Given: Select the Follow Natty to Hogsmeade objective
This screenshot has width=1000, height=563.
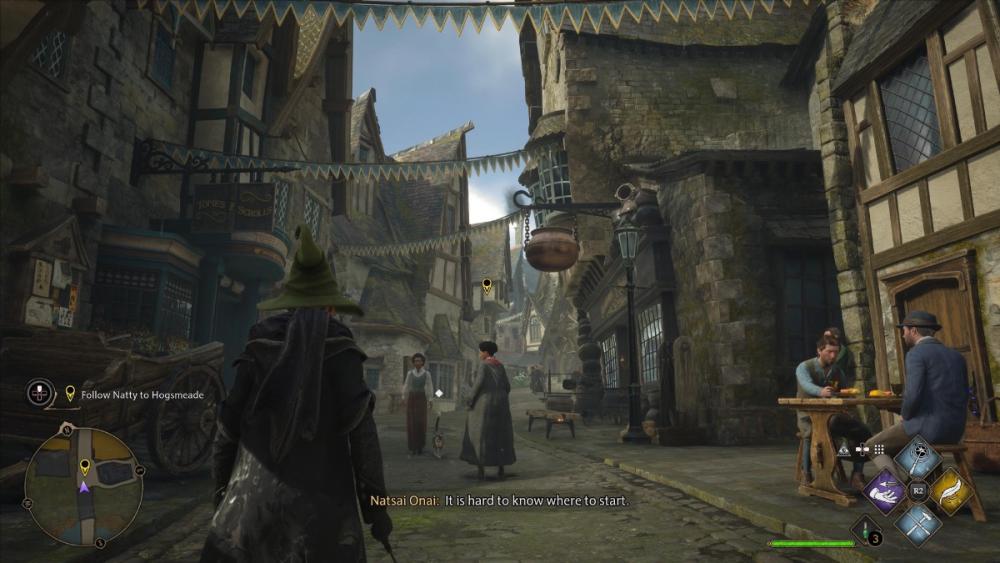Looking at the screenshot, I should [141, 395].
